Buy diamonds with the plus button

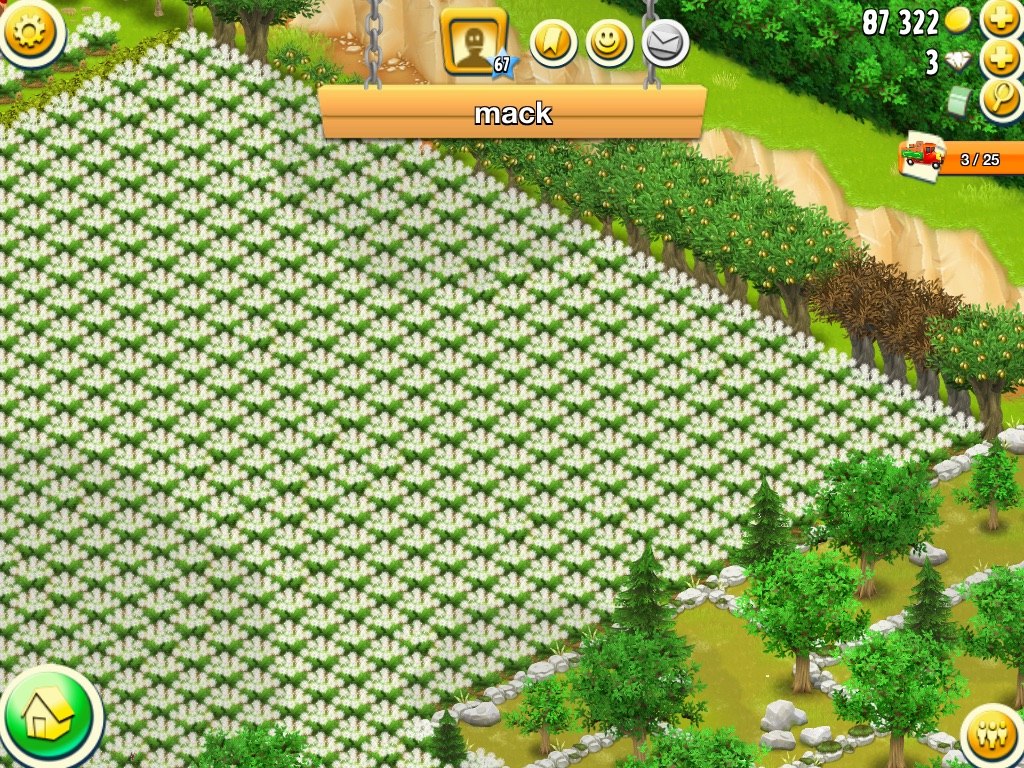(1000, 60)
